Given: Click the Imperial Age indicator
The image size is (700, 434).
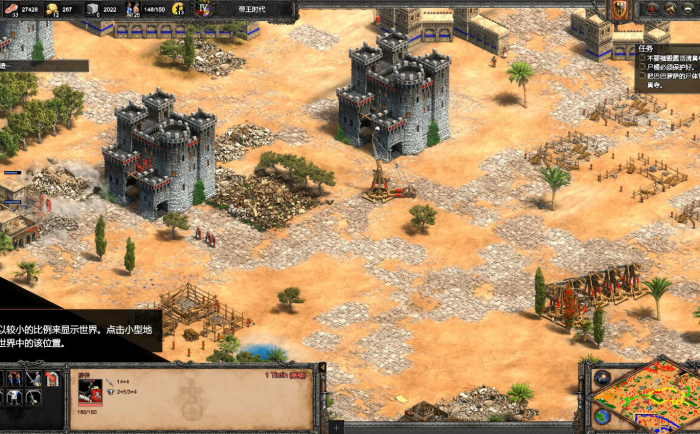Looking at the screenshot, I should pyautogui.click(x=203, y=9).
